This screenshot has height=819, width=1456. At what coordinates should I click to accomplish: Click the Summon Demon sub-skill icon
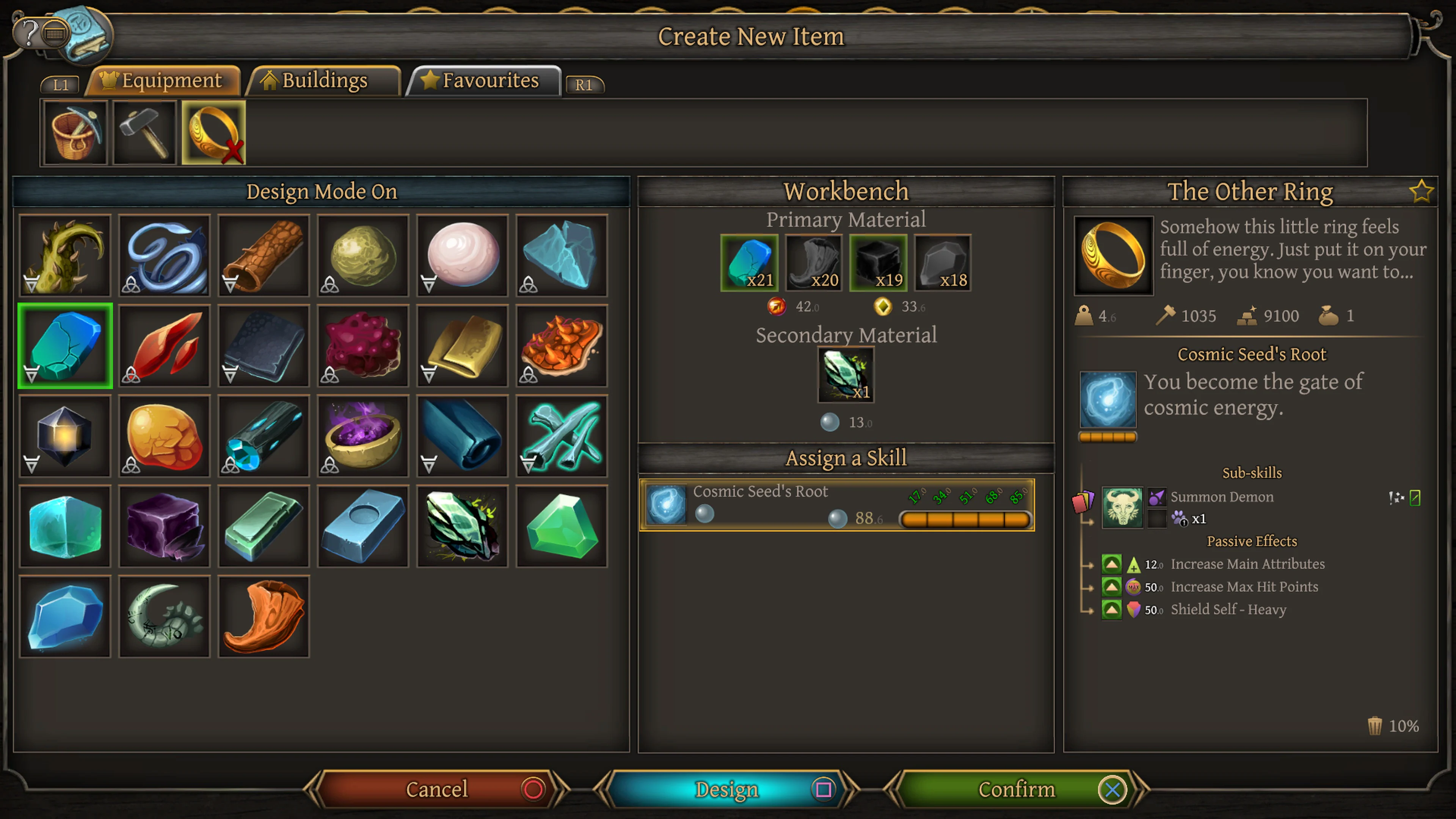click(1122, 507)
